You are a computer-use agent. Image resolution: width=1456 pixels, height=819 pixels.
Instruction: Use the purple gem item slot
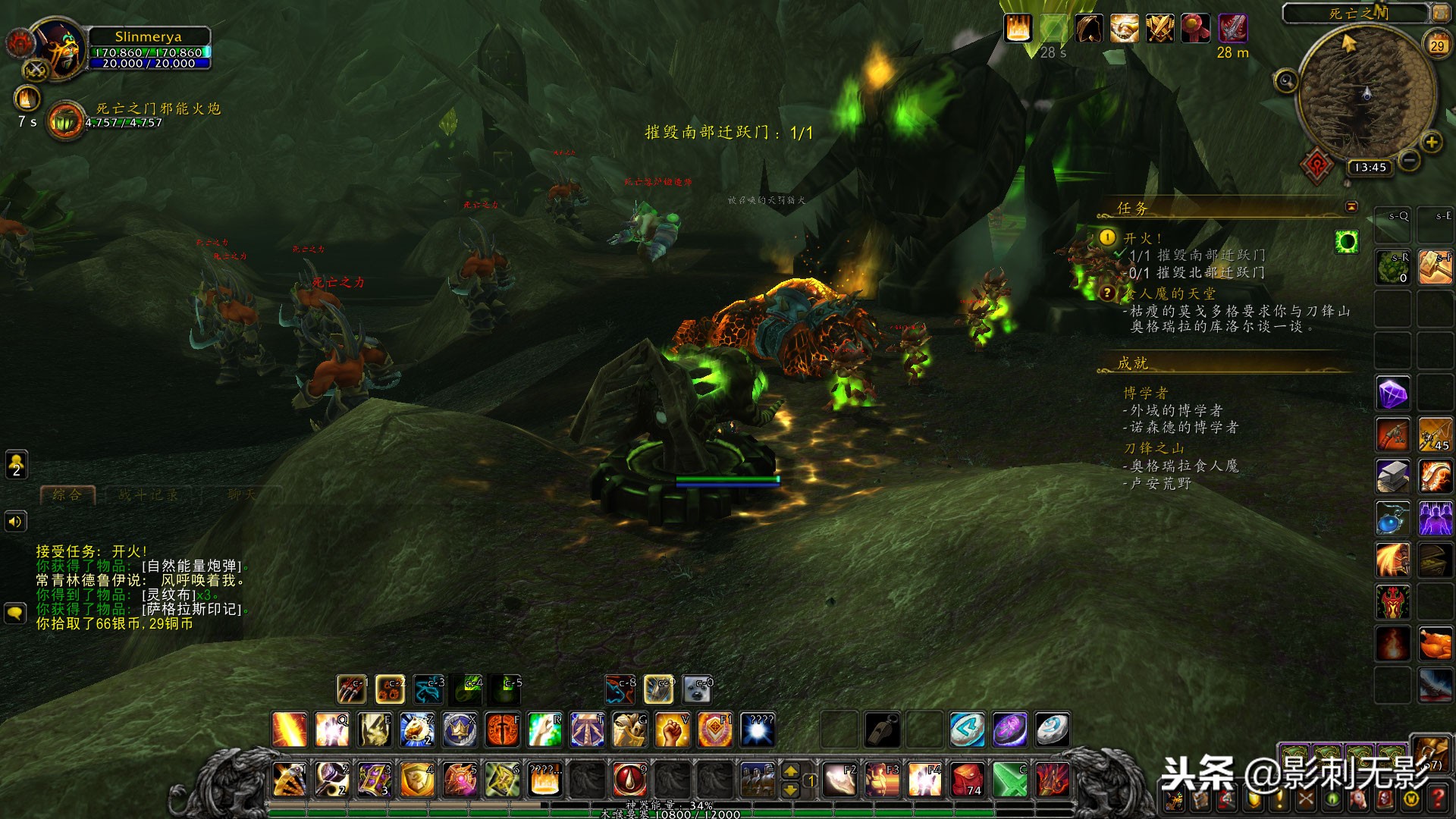1393,394
